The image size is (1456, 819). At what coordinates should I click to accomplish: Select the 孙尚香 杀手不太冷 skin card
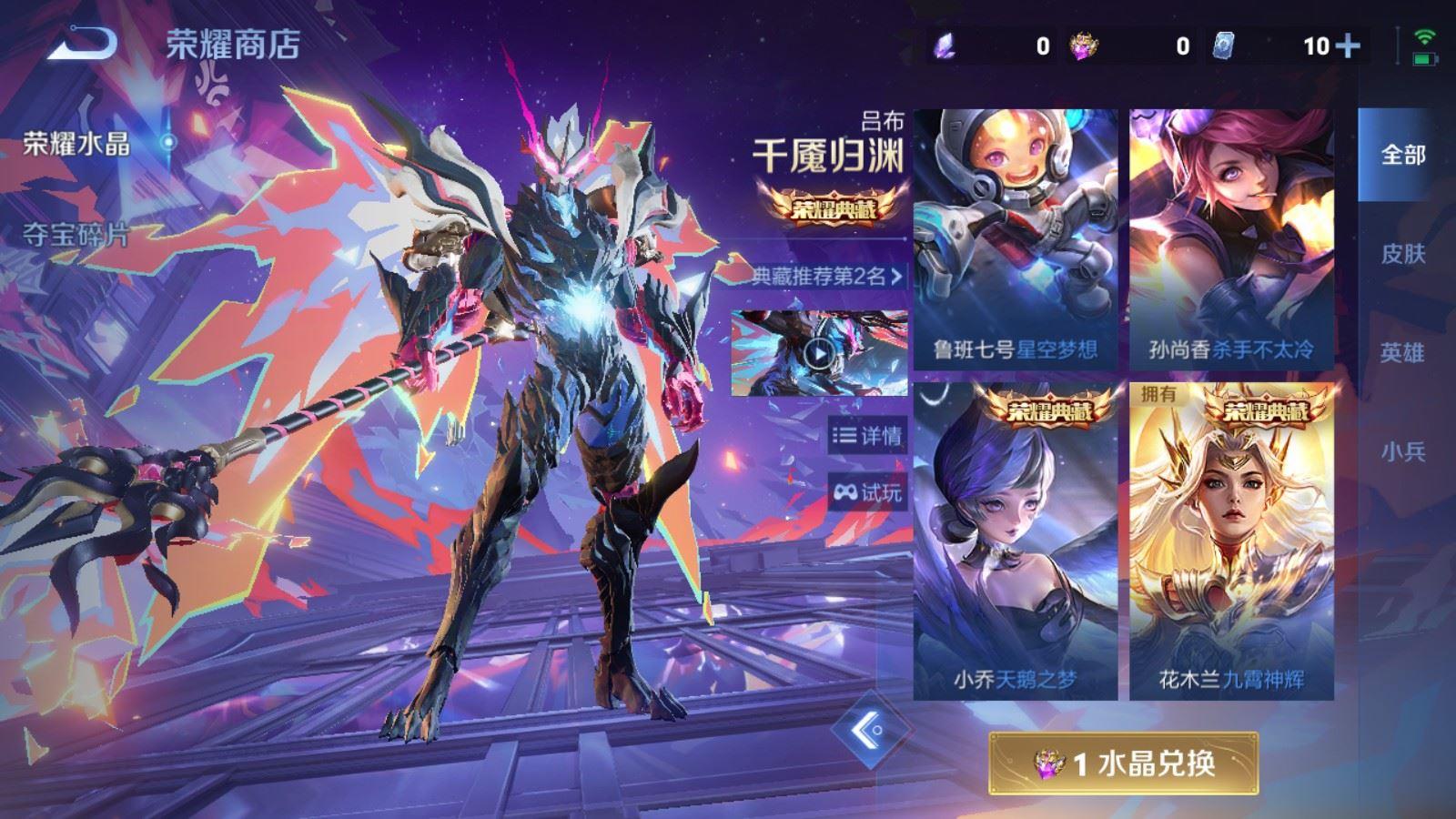1231,238
